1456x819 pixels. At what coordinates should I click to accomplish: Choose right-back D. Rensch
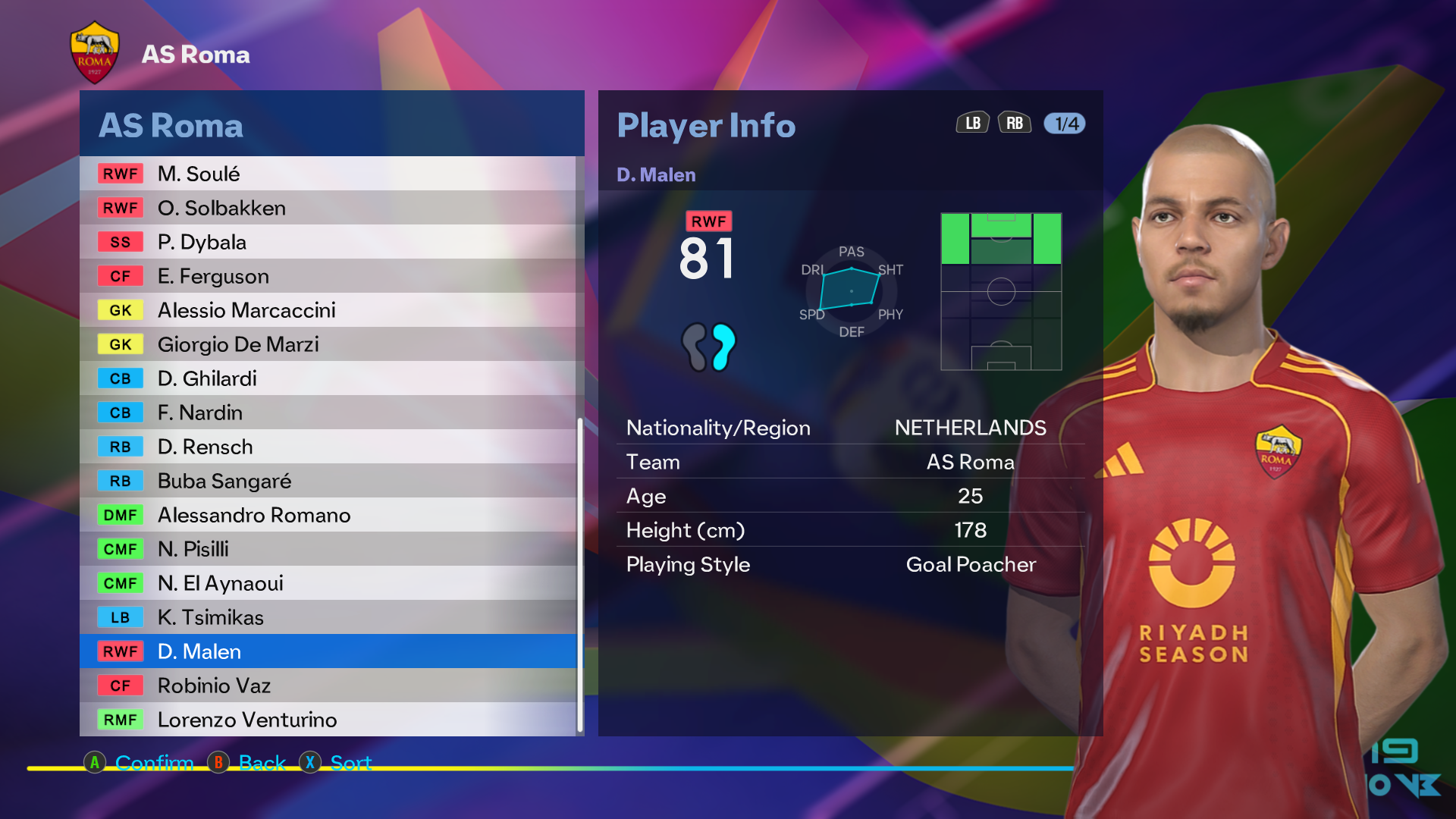click(x=328, y=447)
